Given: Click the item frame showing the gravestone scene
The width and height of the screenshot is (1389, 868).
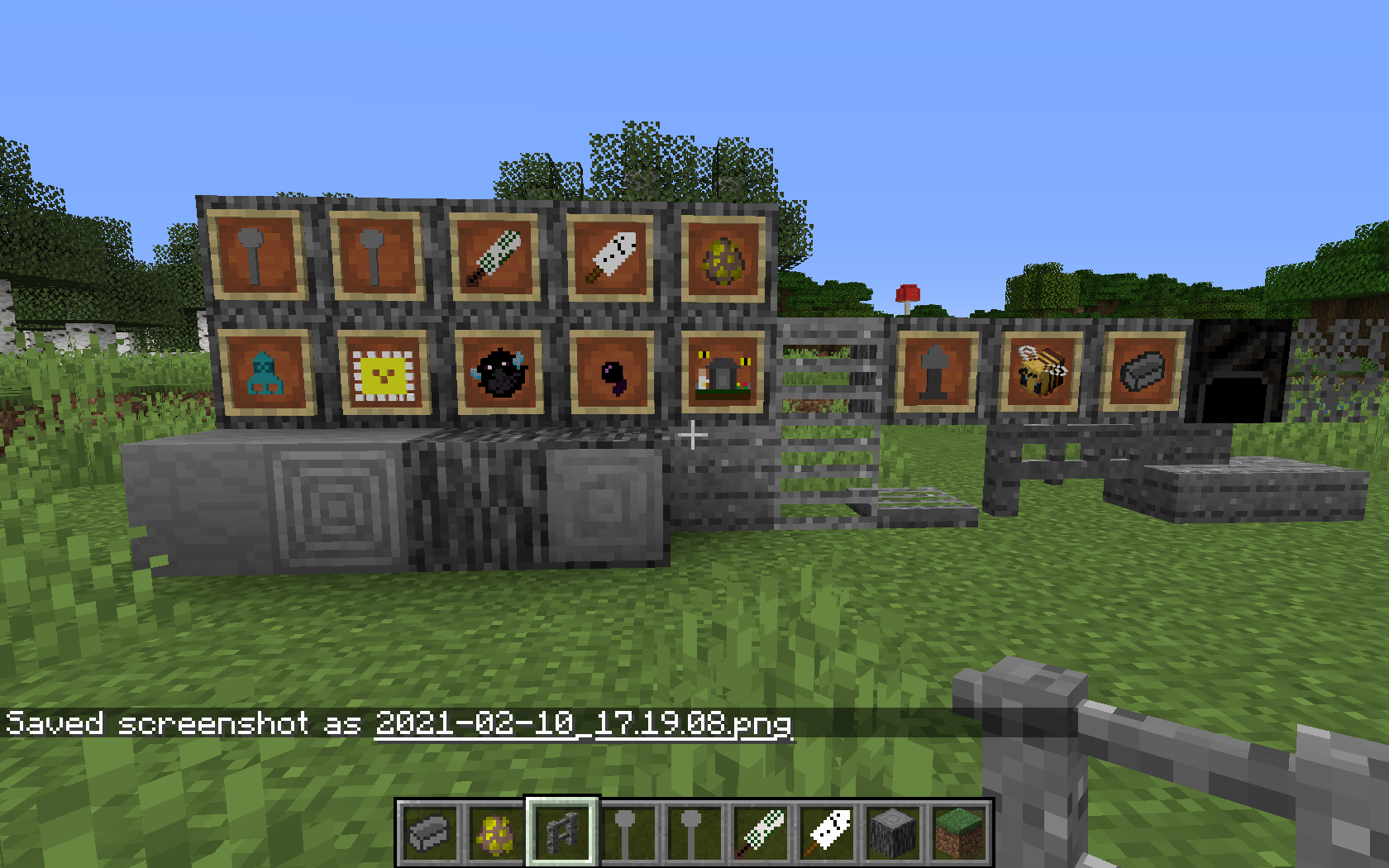Looking at the screenshot, I should click(723, 374).
